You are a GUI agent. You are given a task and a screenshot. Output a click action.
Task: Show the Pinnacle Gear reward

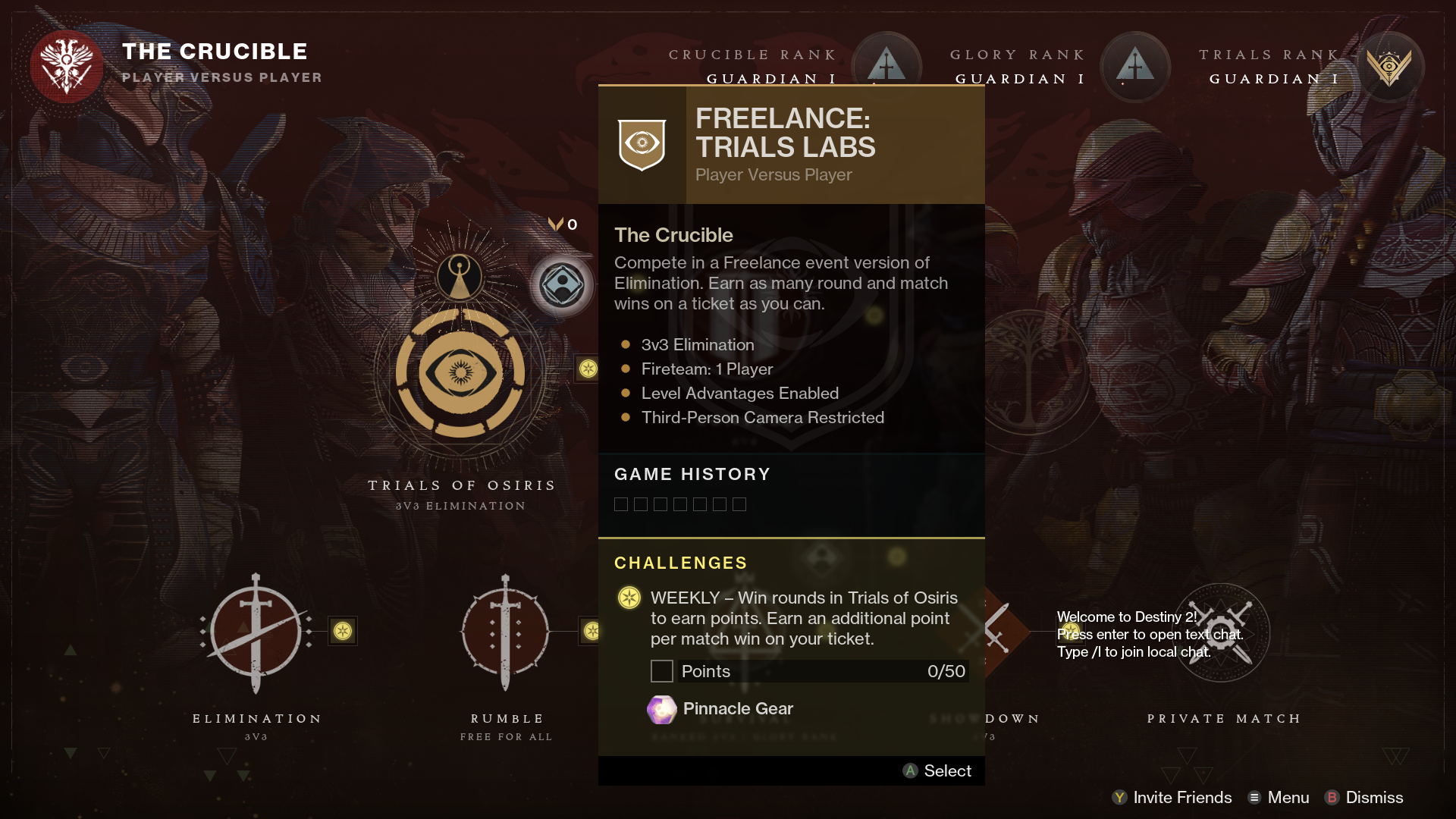[720, 709]
